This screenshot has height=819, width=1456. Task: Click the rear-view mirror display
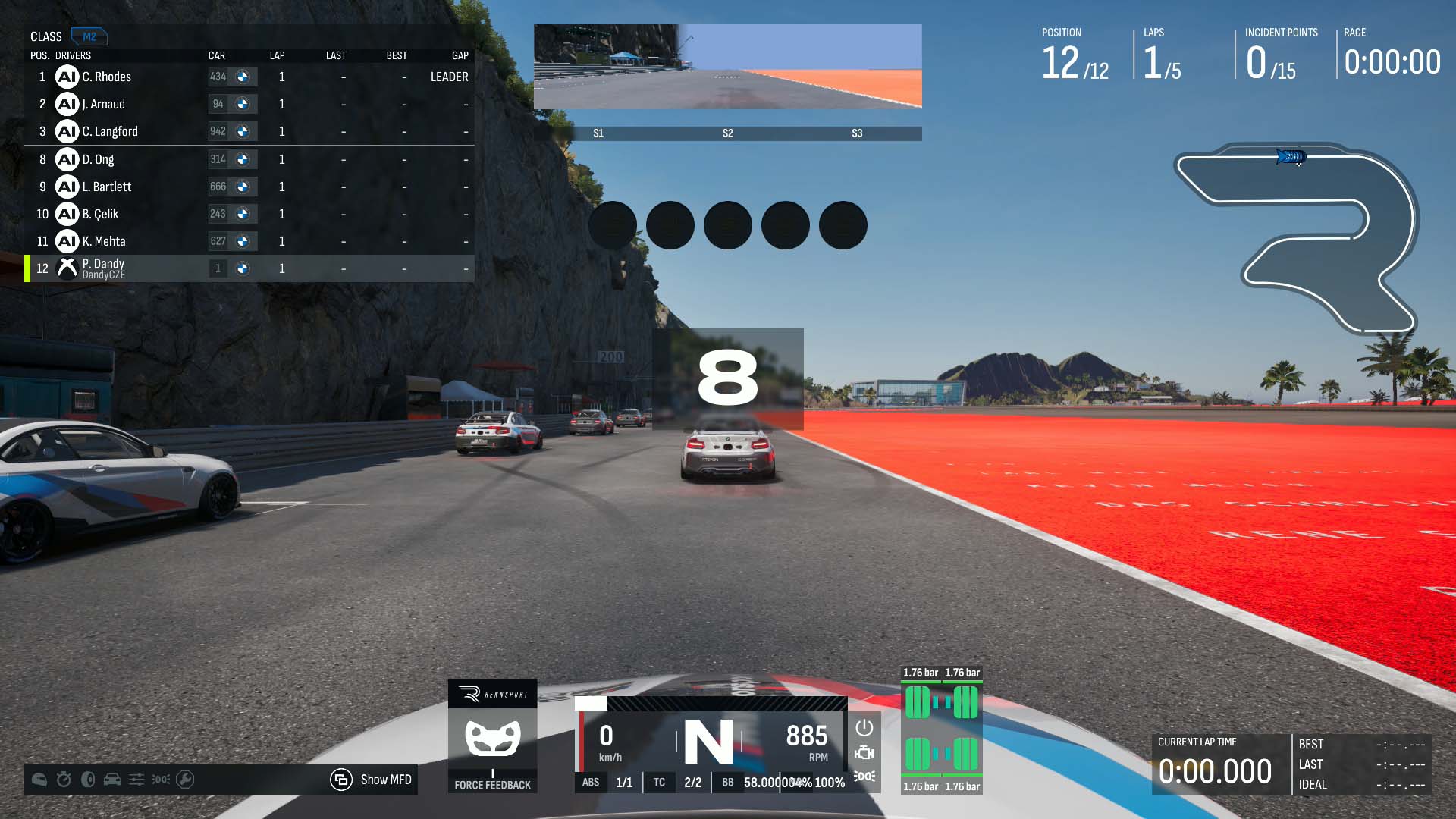coord(728,67)
